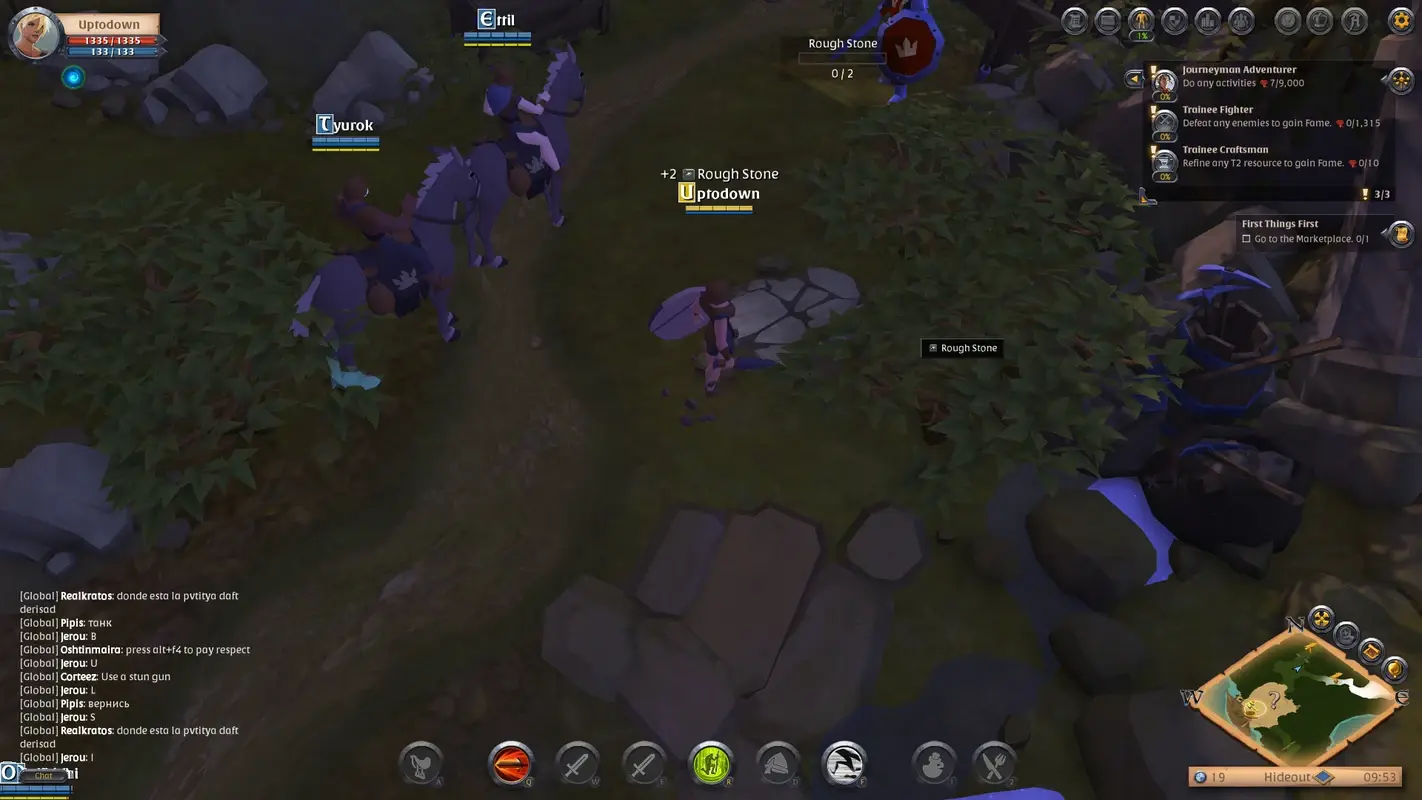Open the Albion journal 'A' icon
1422x800 pixels.
(1354, 19)
